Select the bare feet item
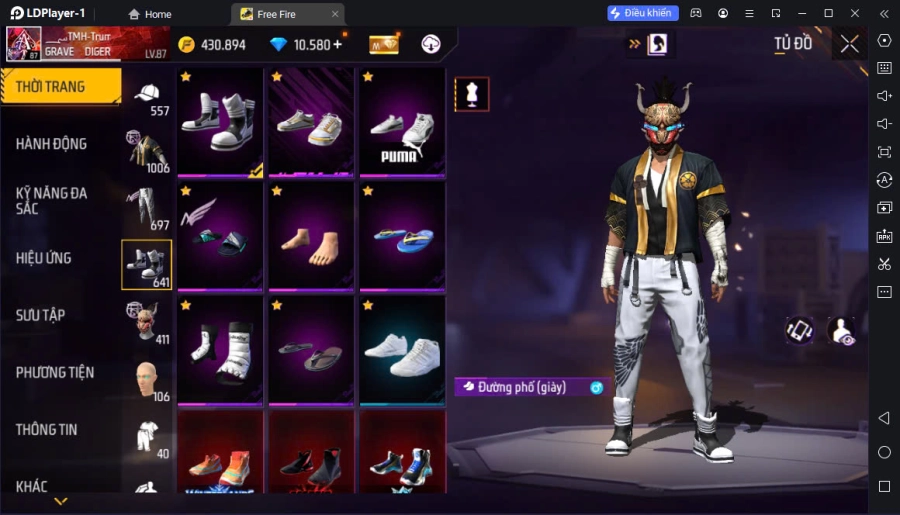The height and width of the screenshot is (515, 900). pos(310,237)
